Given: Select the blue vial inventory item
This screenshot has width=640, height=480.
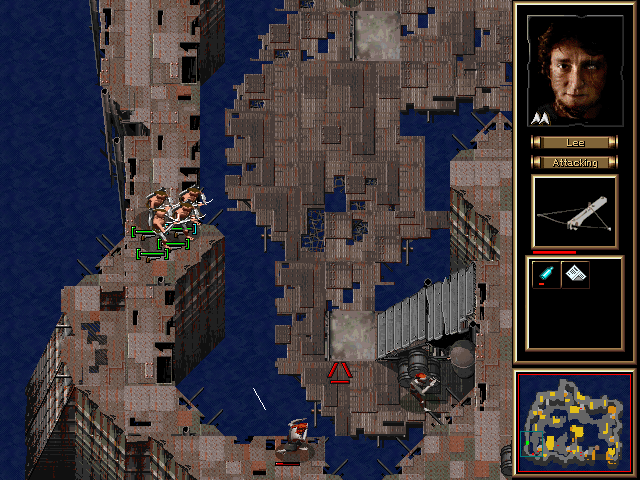Looking at the screenshot, I should (x=546, y=273).
